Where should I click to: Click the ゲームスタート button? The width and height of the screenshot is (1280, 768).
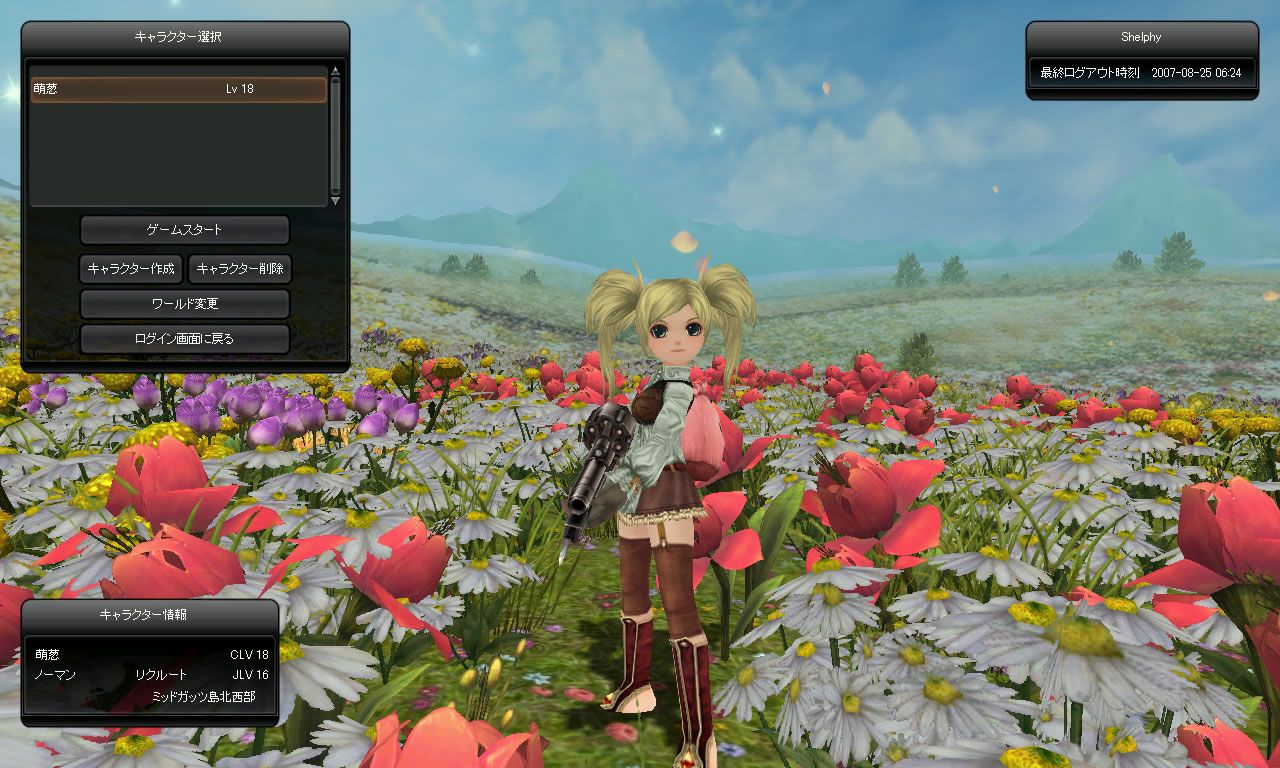click(184, 230)
